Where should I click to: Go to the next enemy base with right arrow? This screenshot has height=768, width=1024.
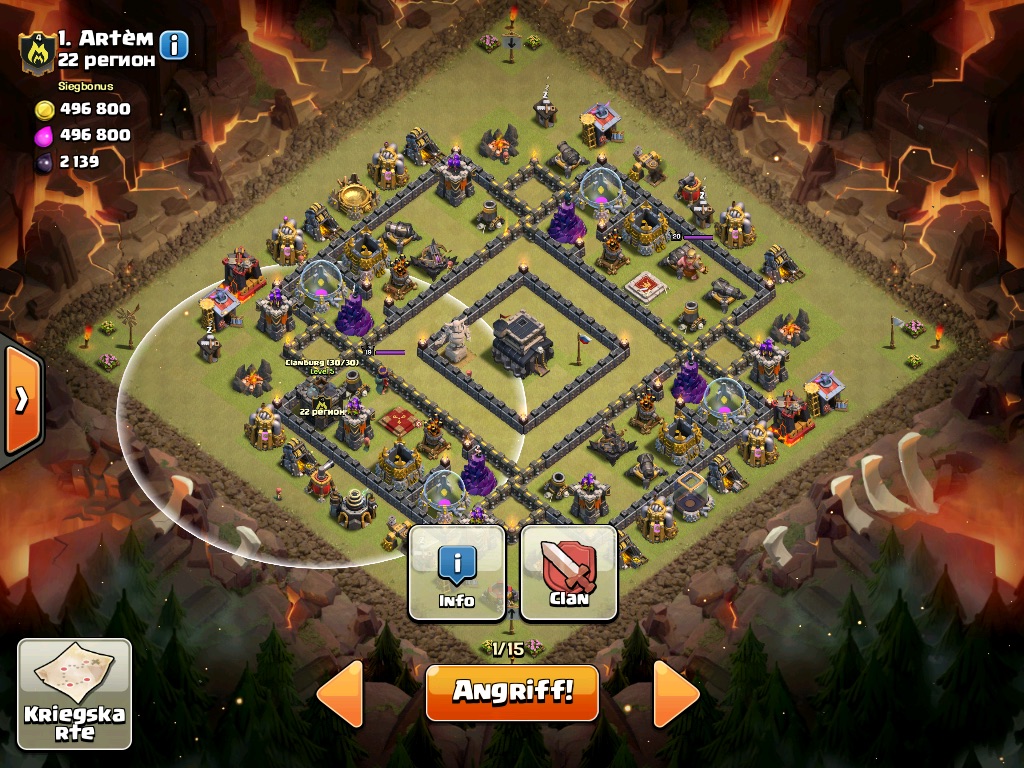[x=676, y=693]
